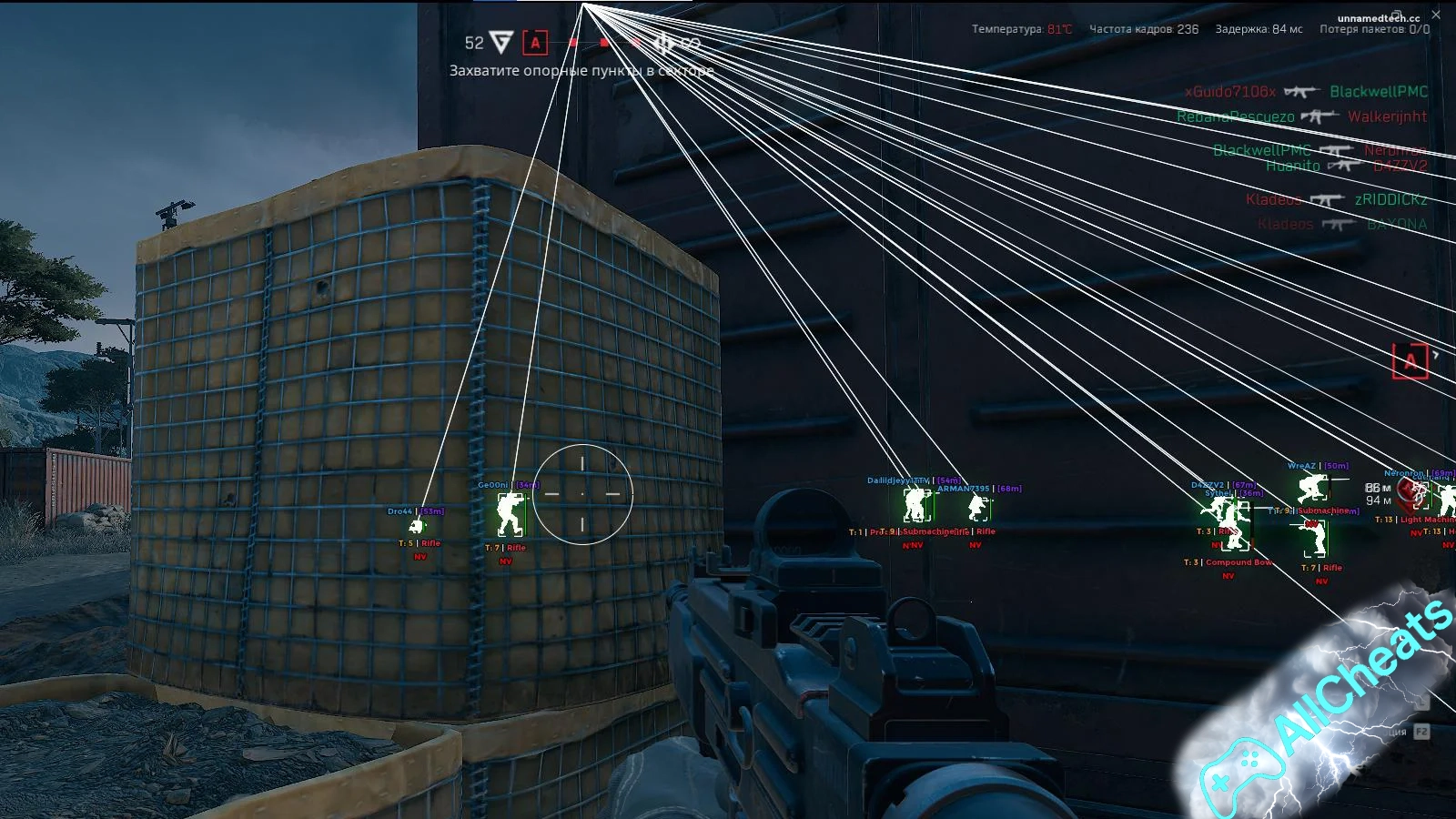Select the xGuido7106x kill feed entry
This screenshot has width=1456, height=819.
coord(1230,92)
